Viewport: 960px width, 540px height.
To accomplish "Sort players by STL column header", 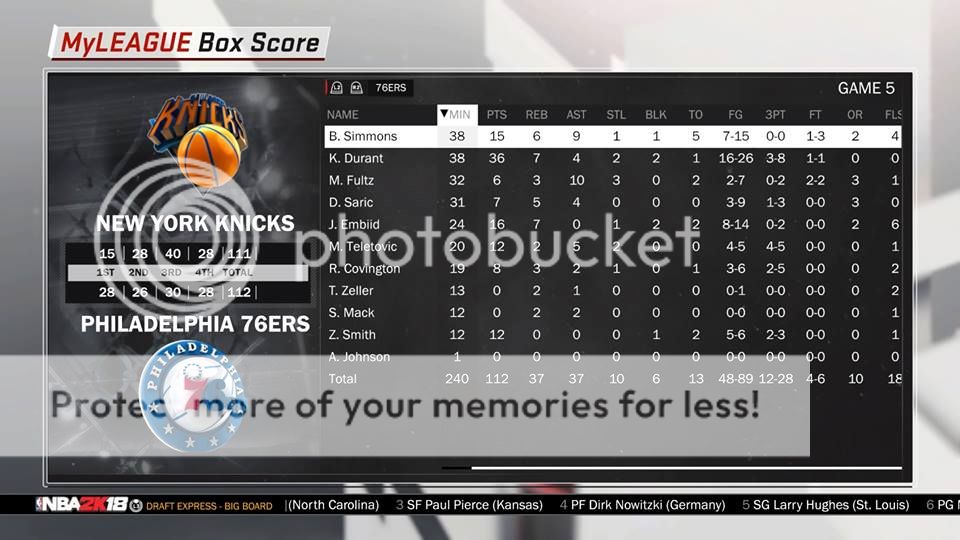I will click(616, 115).
